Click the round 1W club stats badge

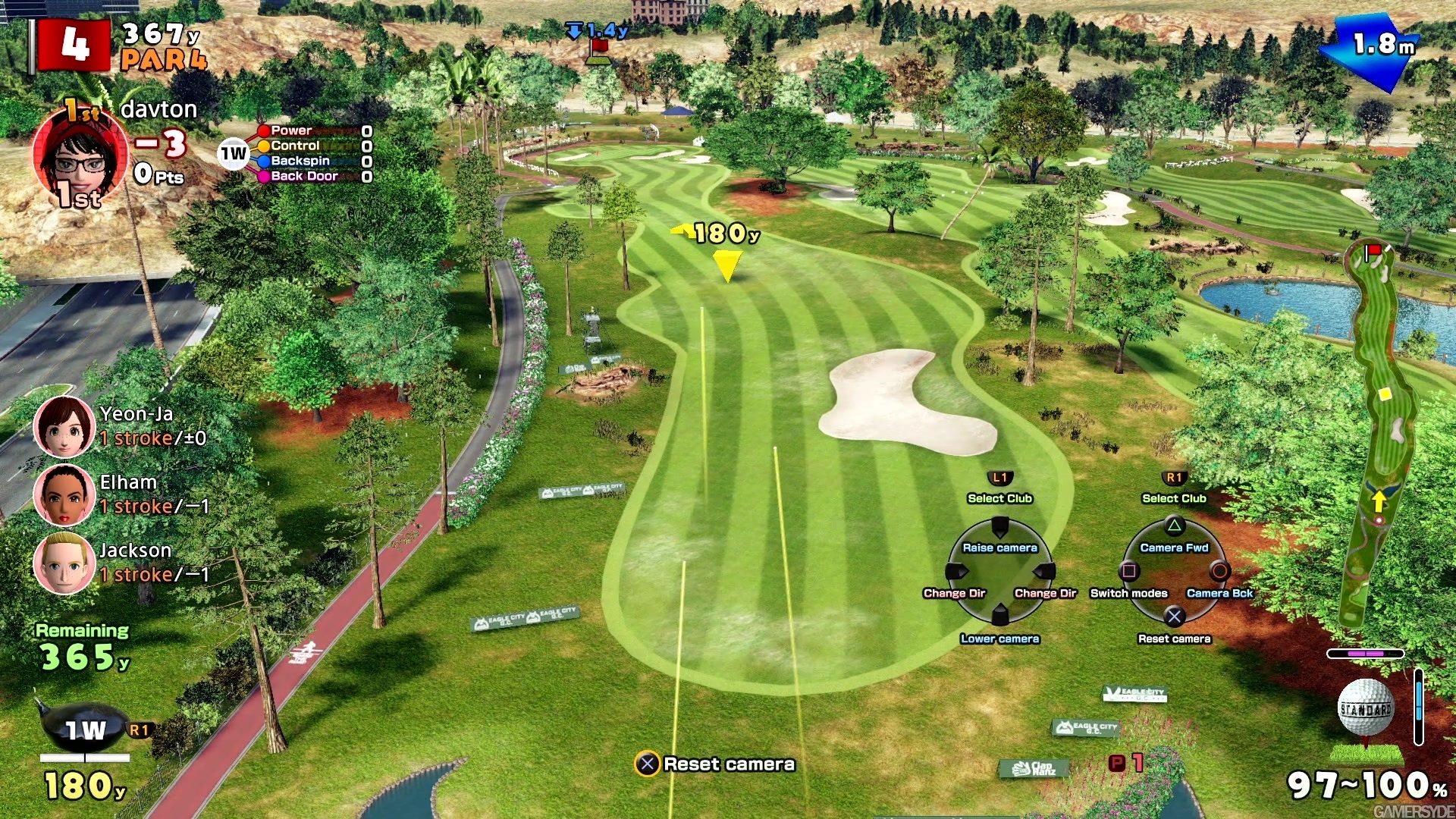click(x=234, y=154)
